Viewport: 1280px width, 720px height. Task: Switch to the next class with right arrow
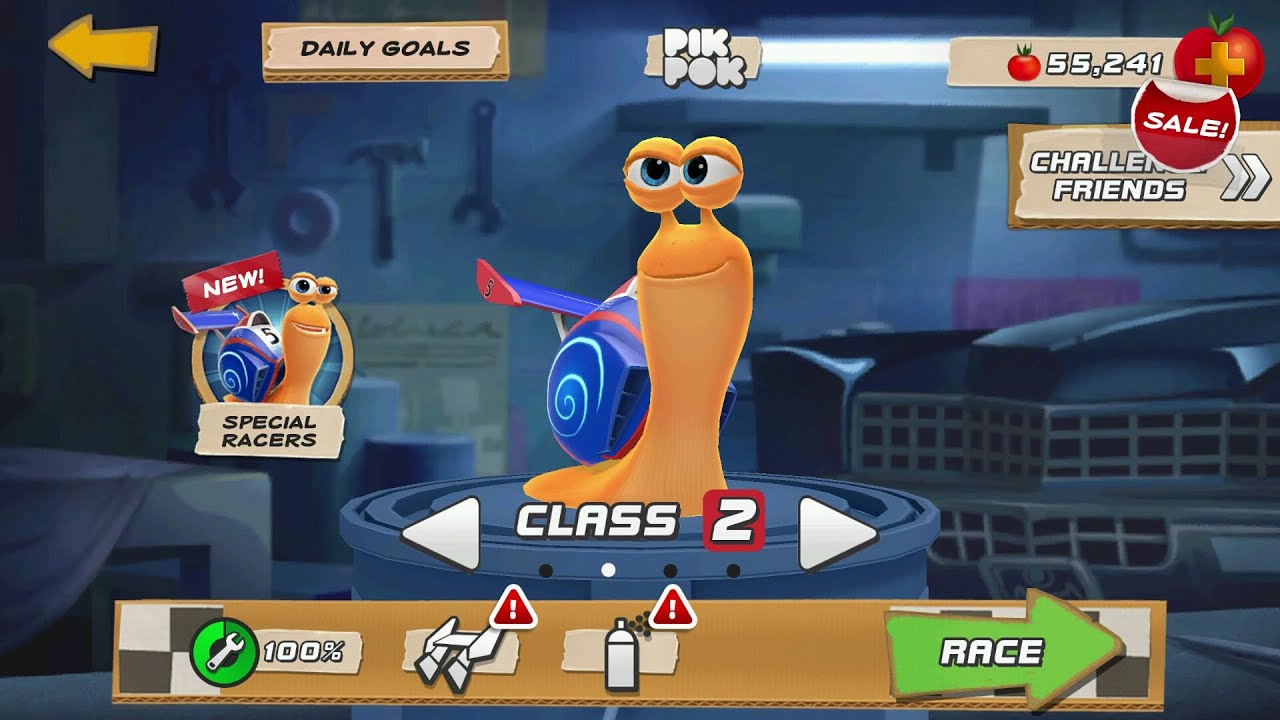pyautogui.click(x=837, y=533)
